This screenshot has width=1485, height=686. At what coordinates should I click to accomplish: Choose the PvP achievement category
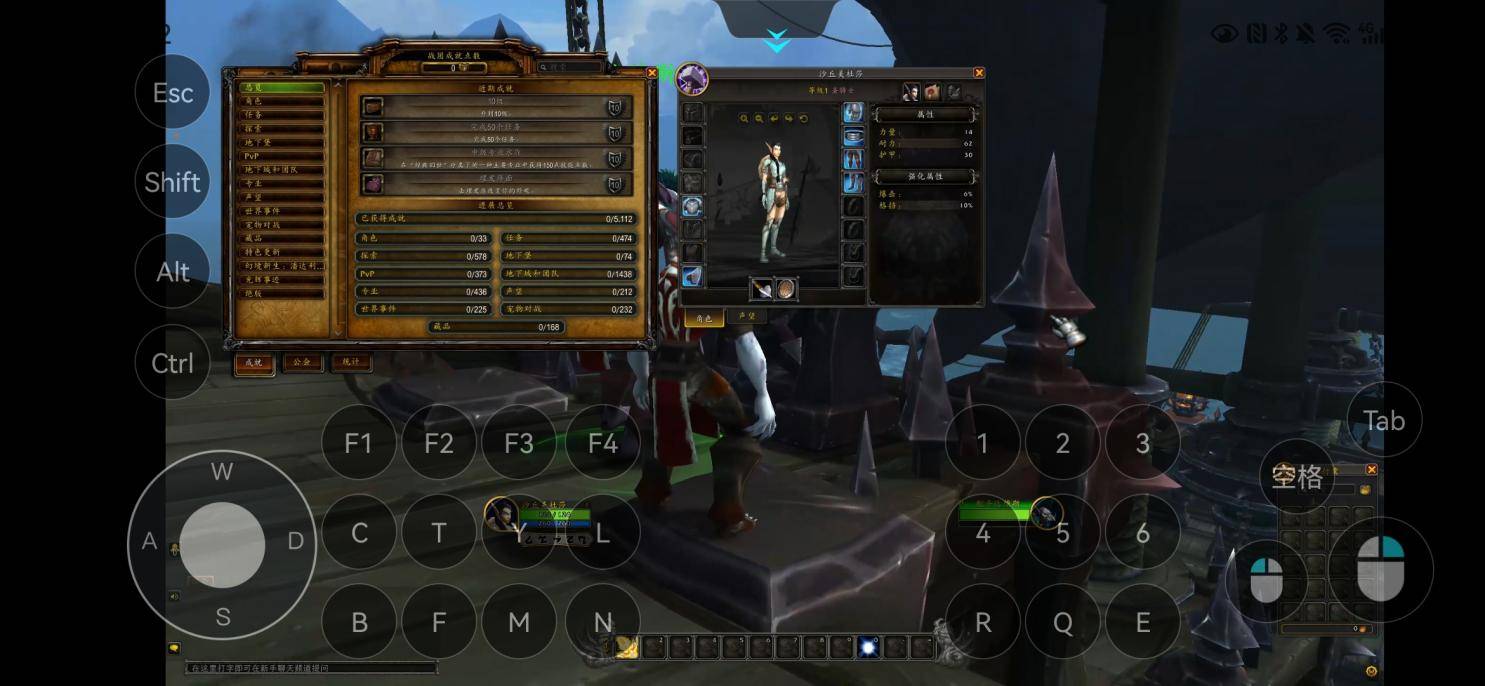[x=284, y=156]
